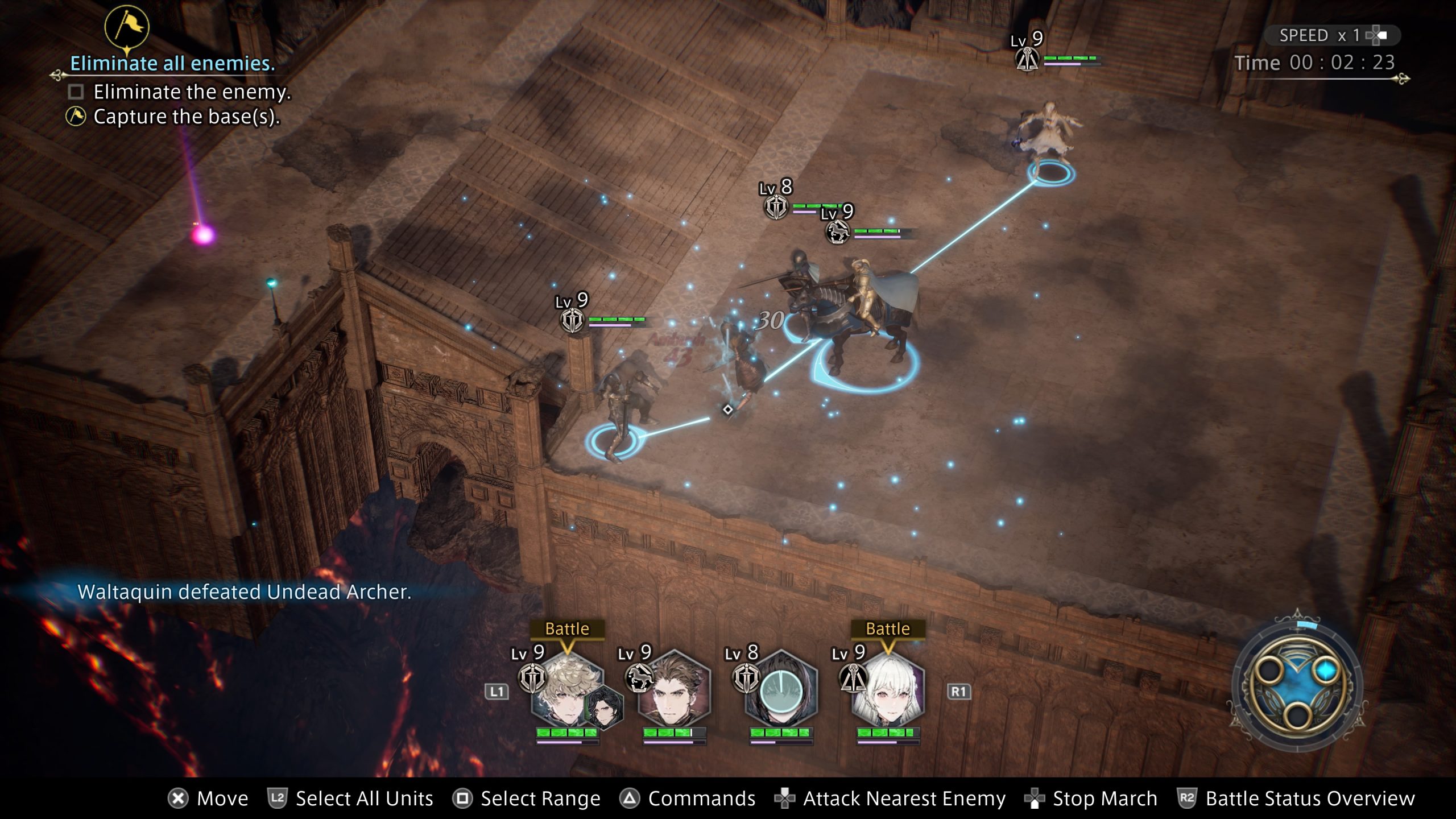Select the "Capture the base(s)" objective

coord(186,117)
